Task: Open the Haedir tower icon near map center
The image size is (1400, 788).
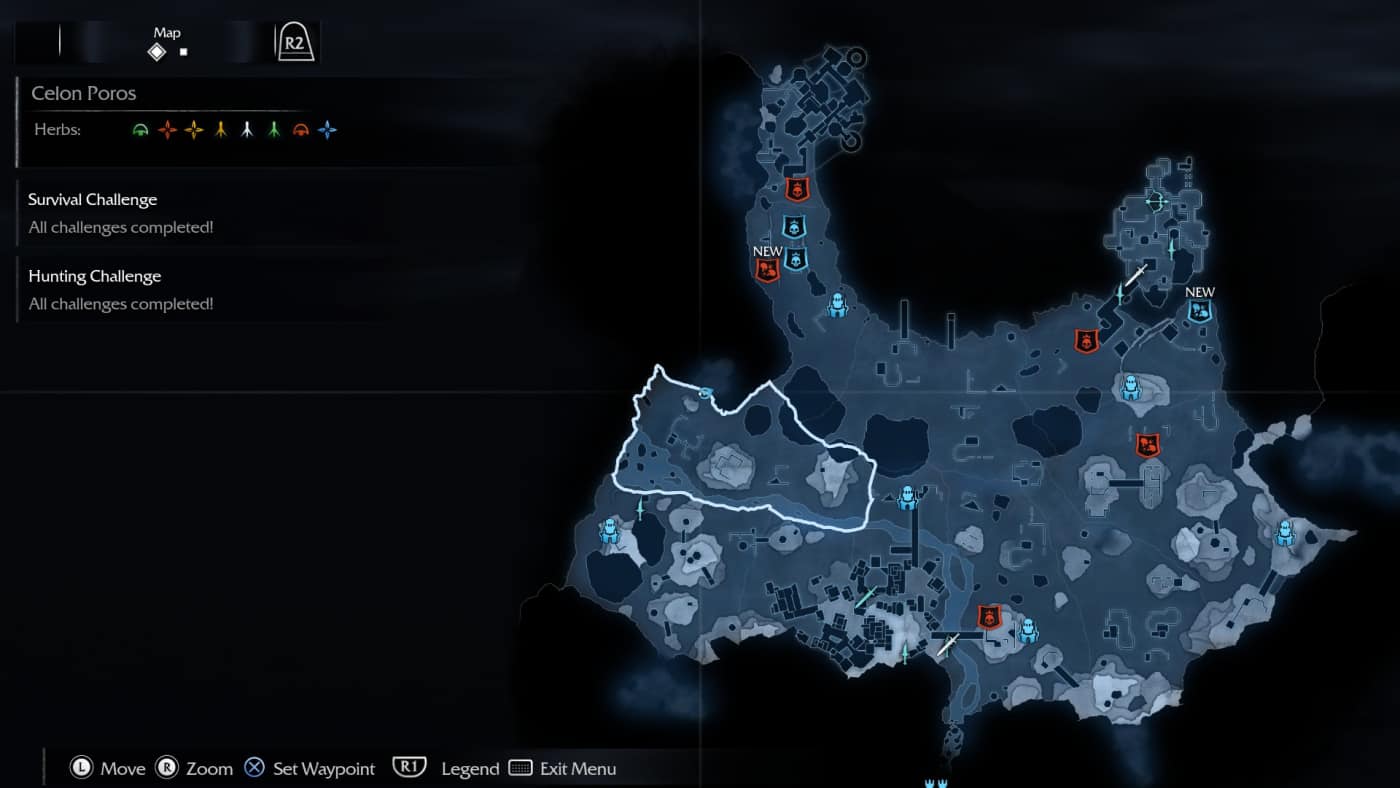Action: (x=906, y=495)
